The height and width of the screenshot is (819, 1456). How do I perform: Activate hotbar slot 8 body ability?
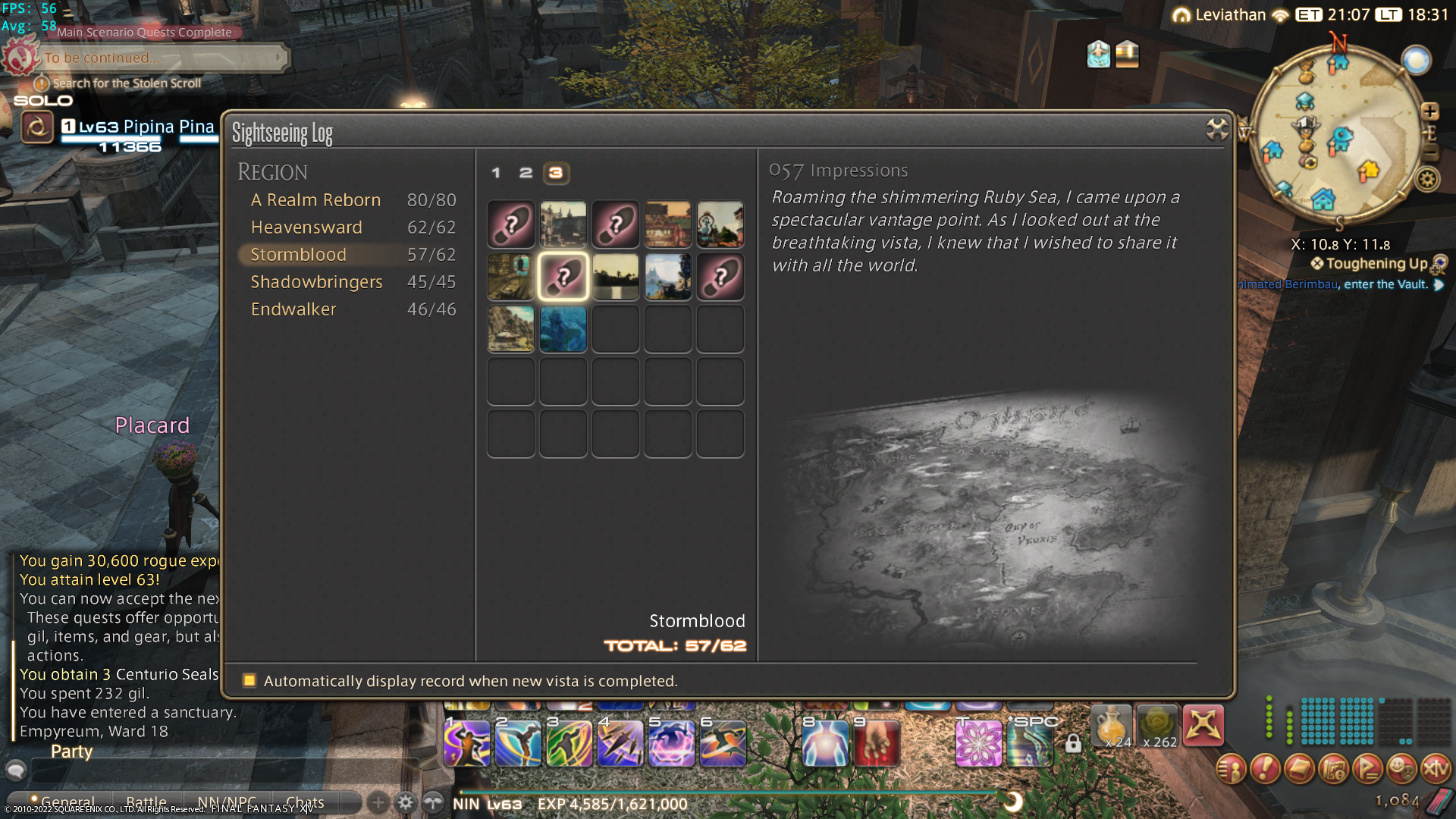click(x=824, y=742)
